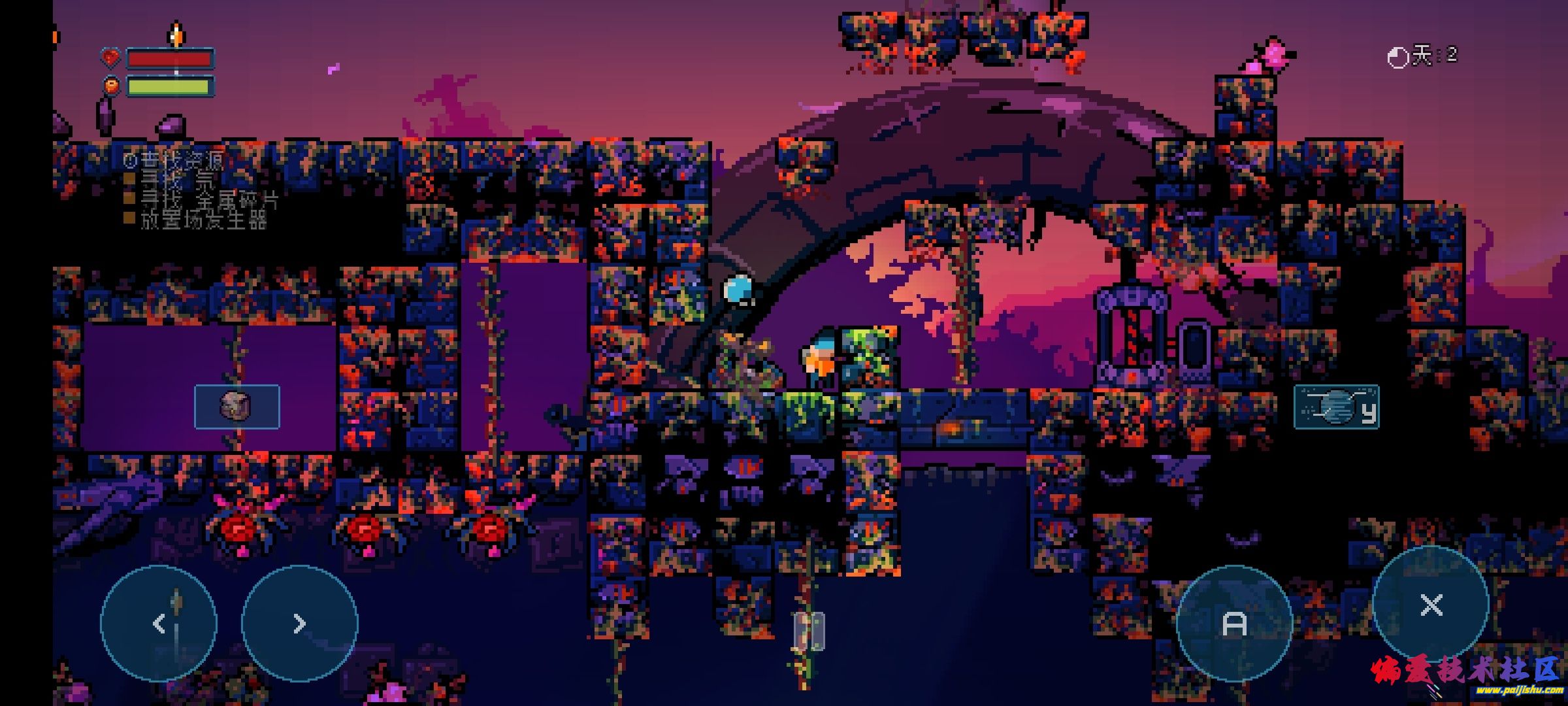Click the pause button
The height and width of the screenshot is (706, 1568).
[809, 631]
